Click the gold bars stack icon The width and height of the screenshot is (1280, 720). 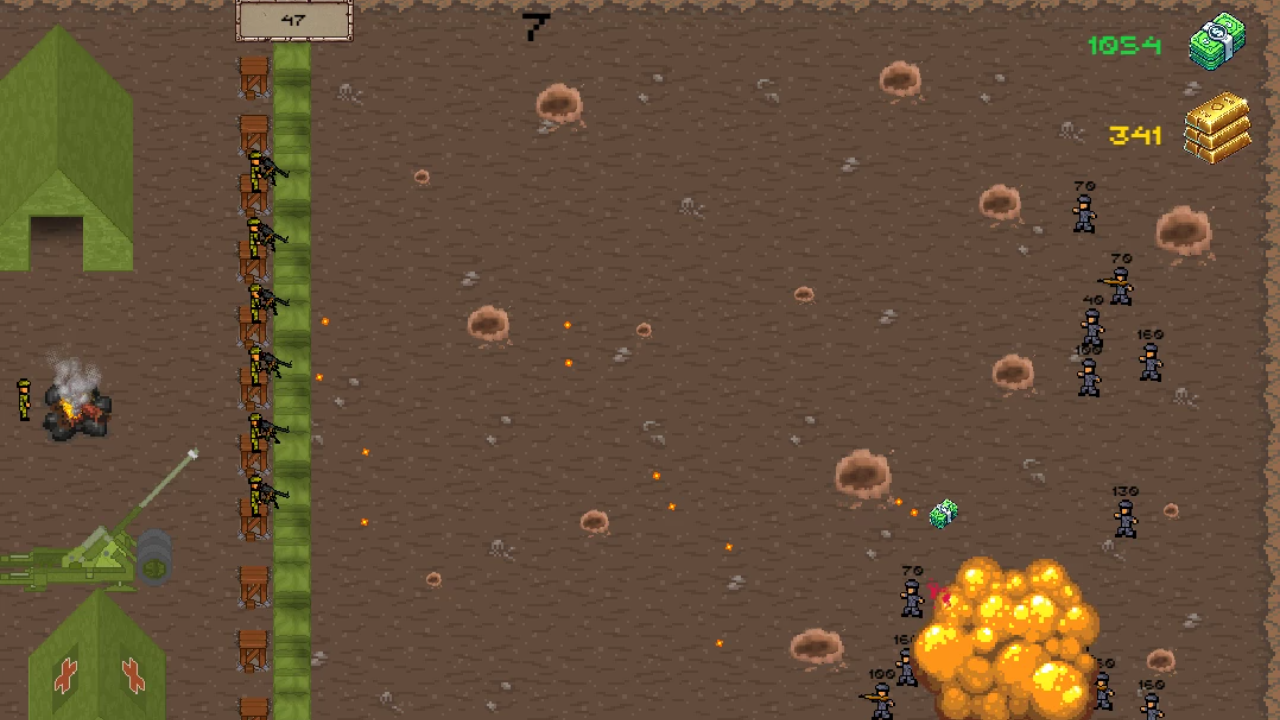tap(1216, 130)
